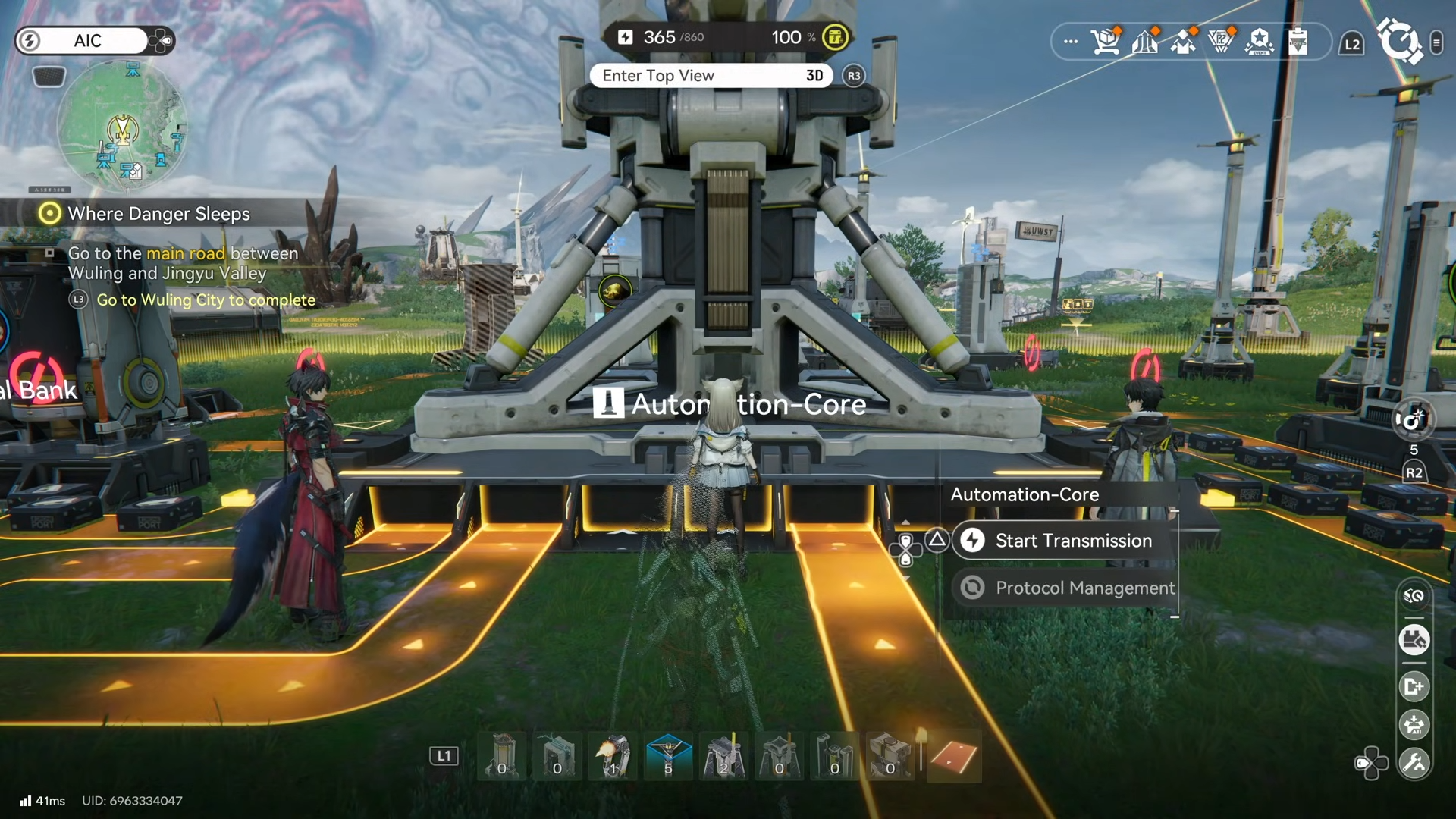Click the store-all box button

click(x=1414, y=725)
